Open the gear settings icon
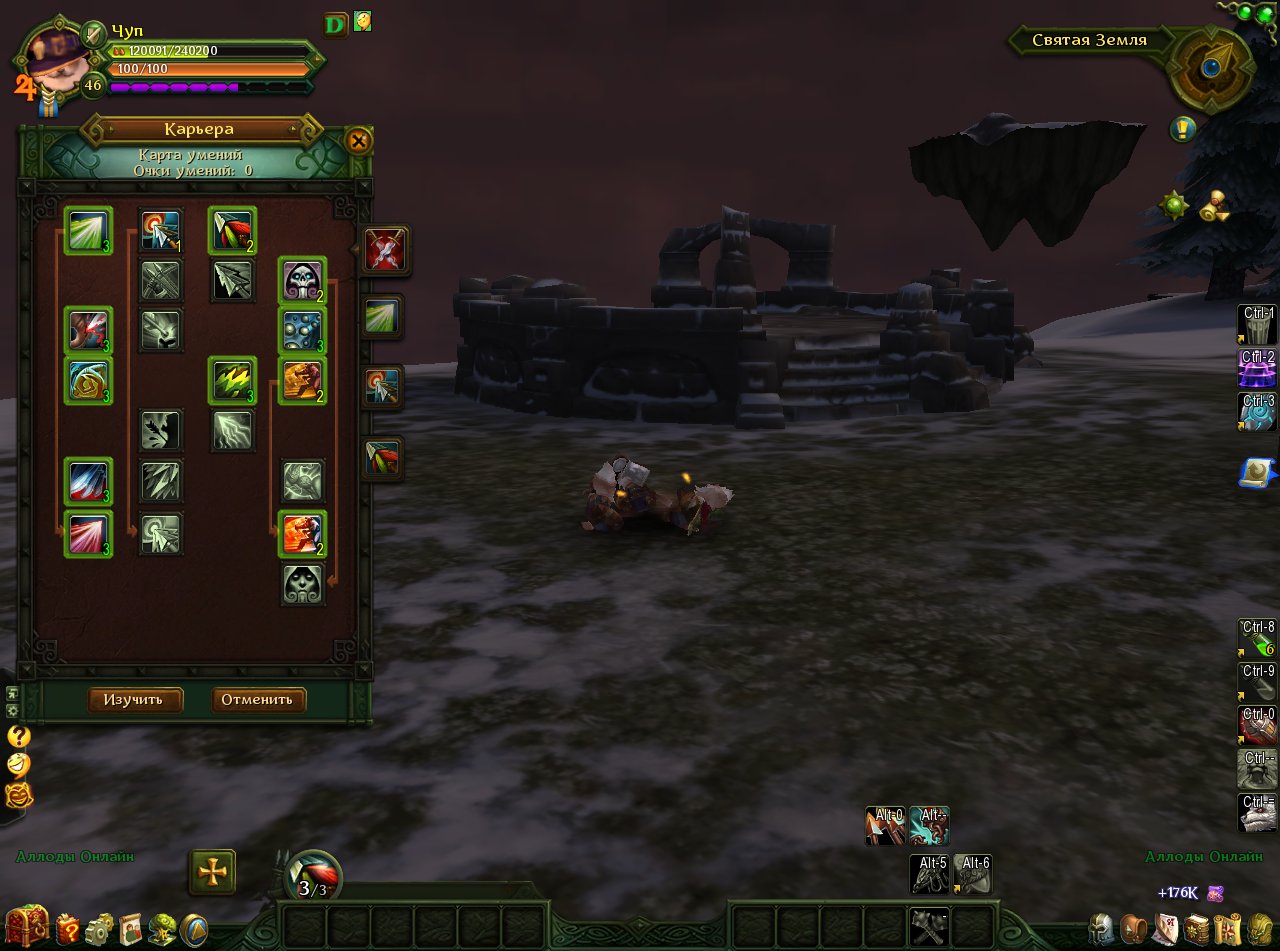This screenshot has width=1280, height=951. coord(99,930)
